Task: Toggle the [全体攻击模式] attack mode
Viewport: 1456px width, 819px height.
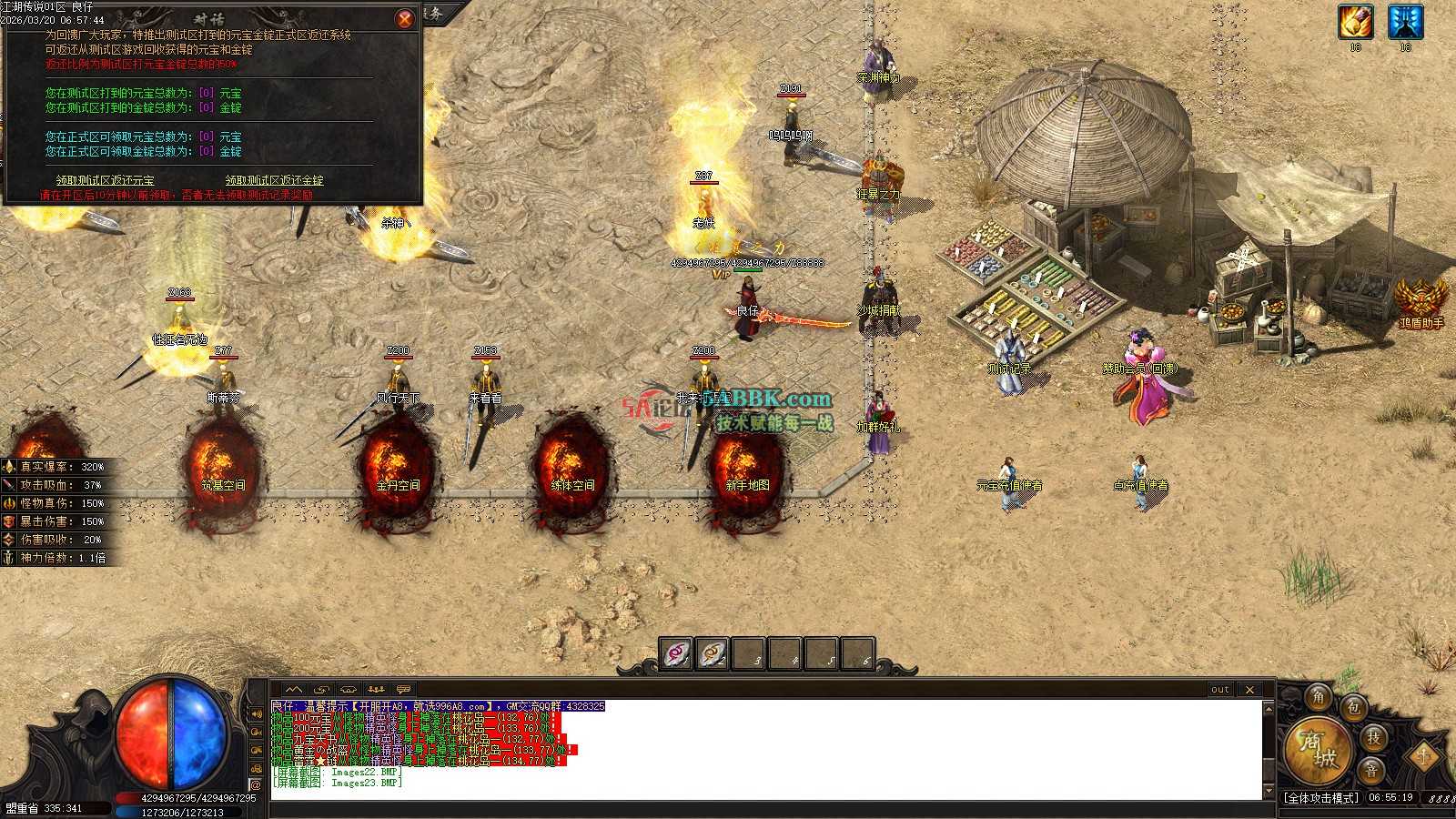Action: [x=1320, y=798]
